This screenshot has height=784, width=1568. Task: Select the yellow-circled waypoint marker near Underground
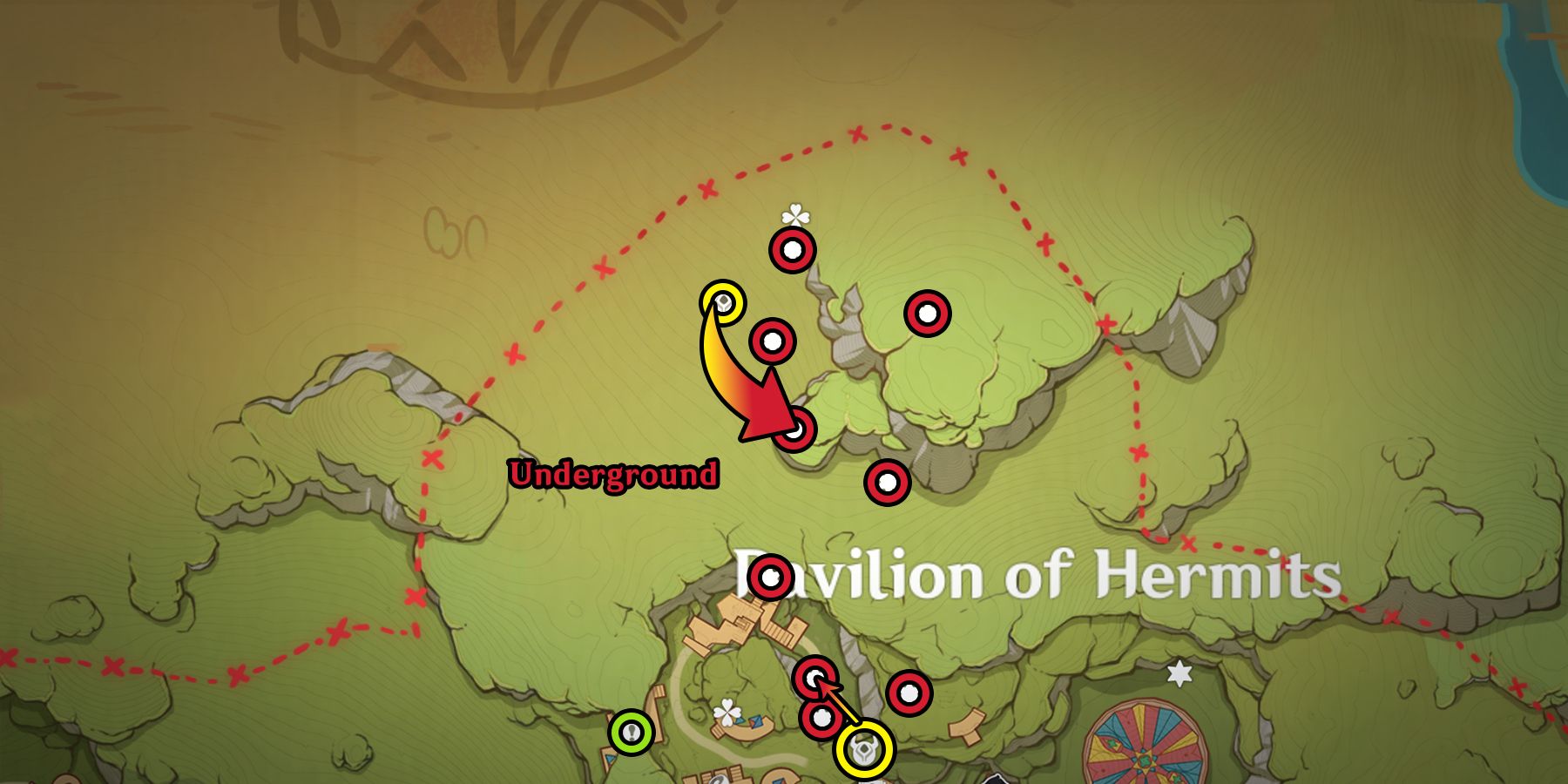tap(721, 301)
